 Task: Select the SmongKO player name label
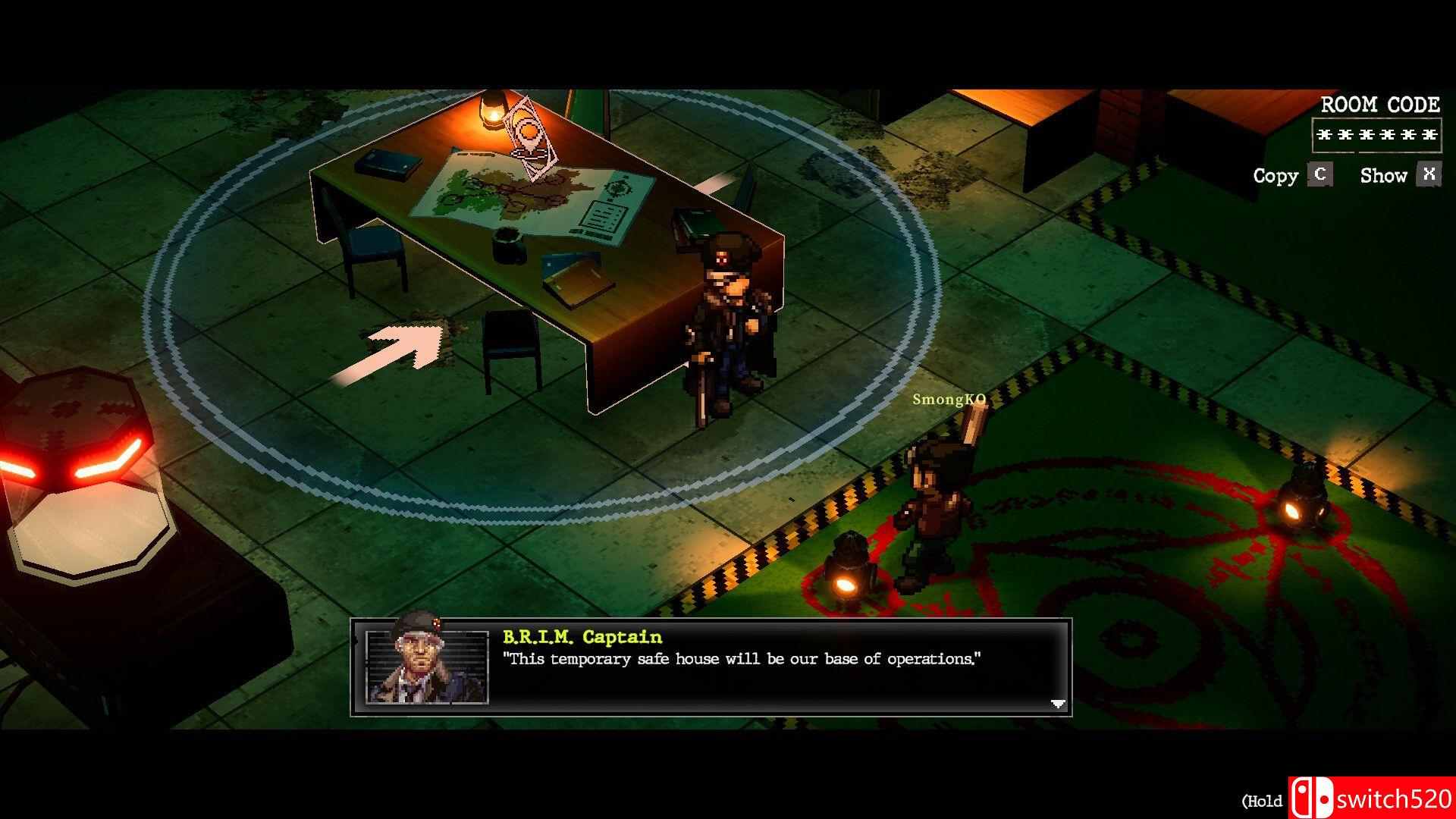coord(949,400)
